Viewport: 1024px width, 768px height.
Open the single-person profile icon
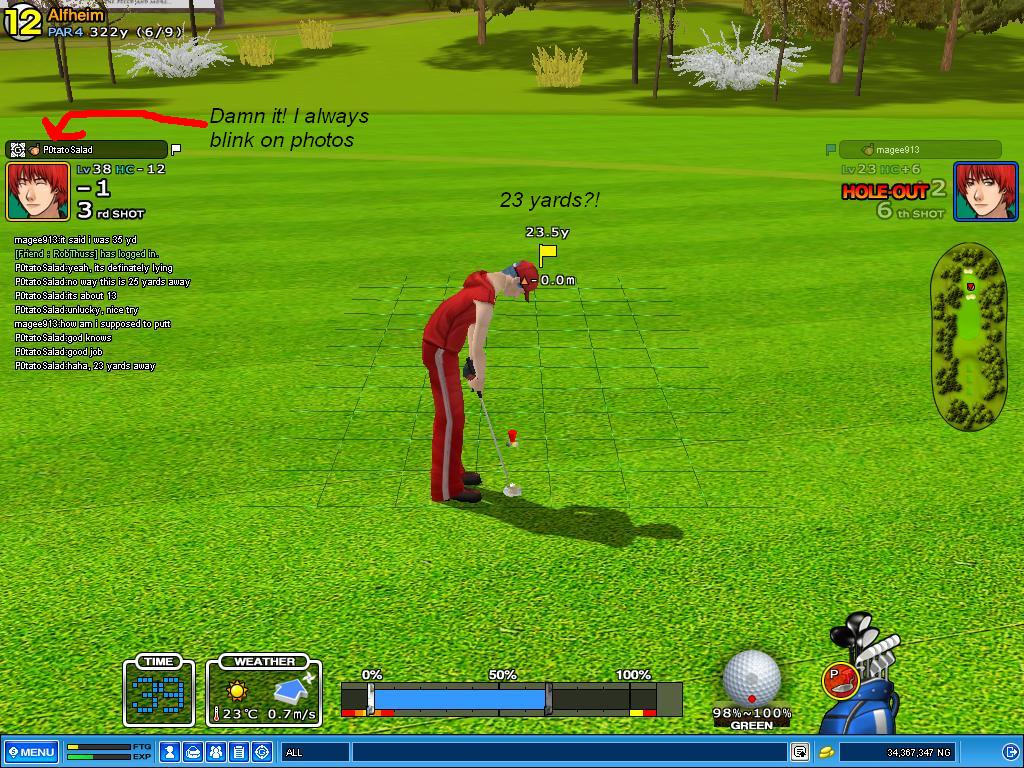coord(171,752)
